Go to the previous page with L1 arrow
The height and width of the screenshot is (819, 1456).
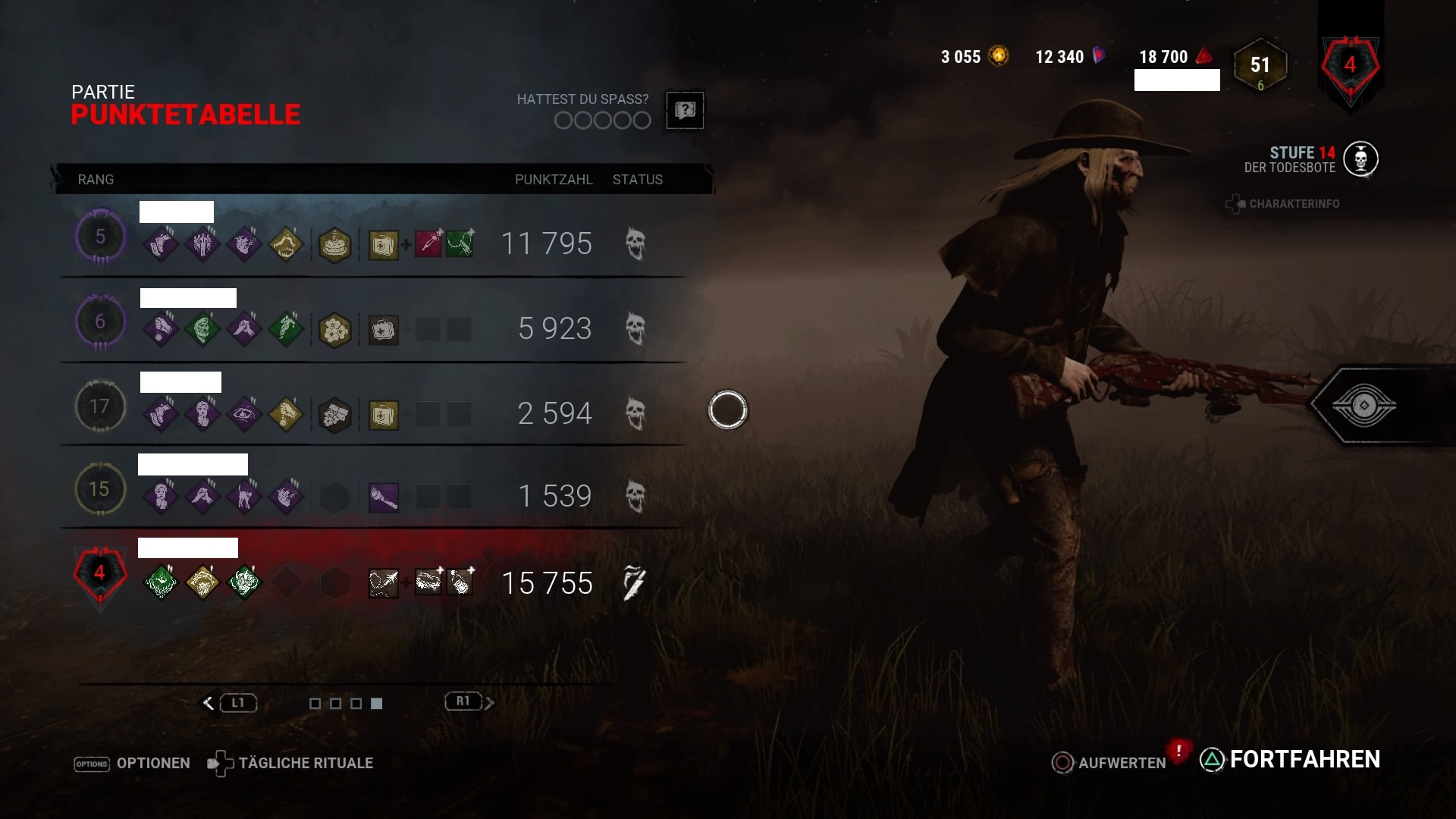tap(209, 702)
